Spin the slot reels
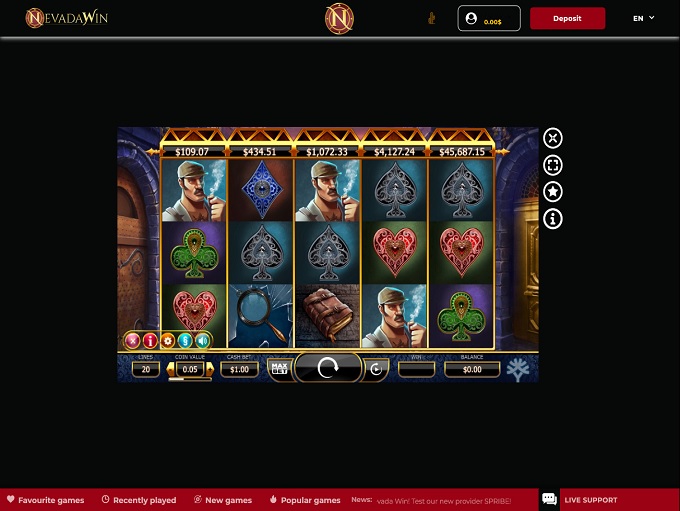Viewport: 680px width, 511px height. coord(328,368)
